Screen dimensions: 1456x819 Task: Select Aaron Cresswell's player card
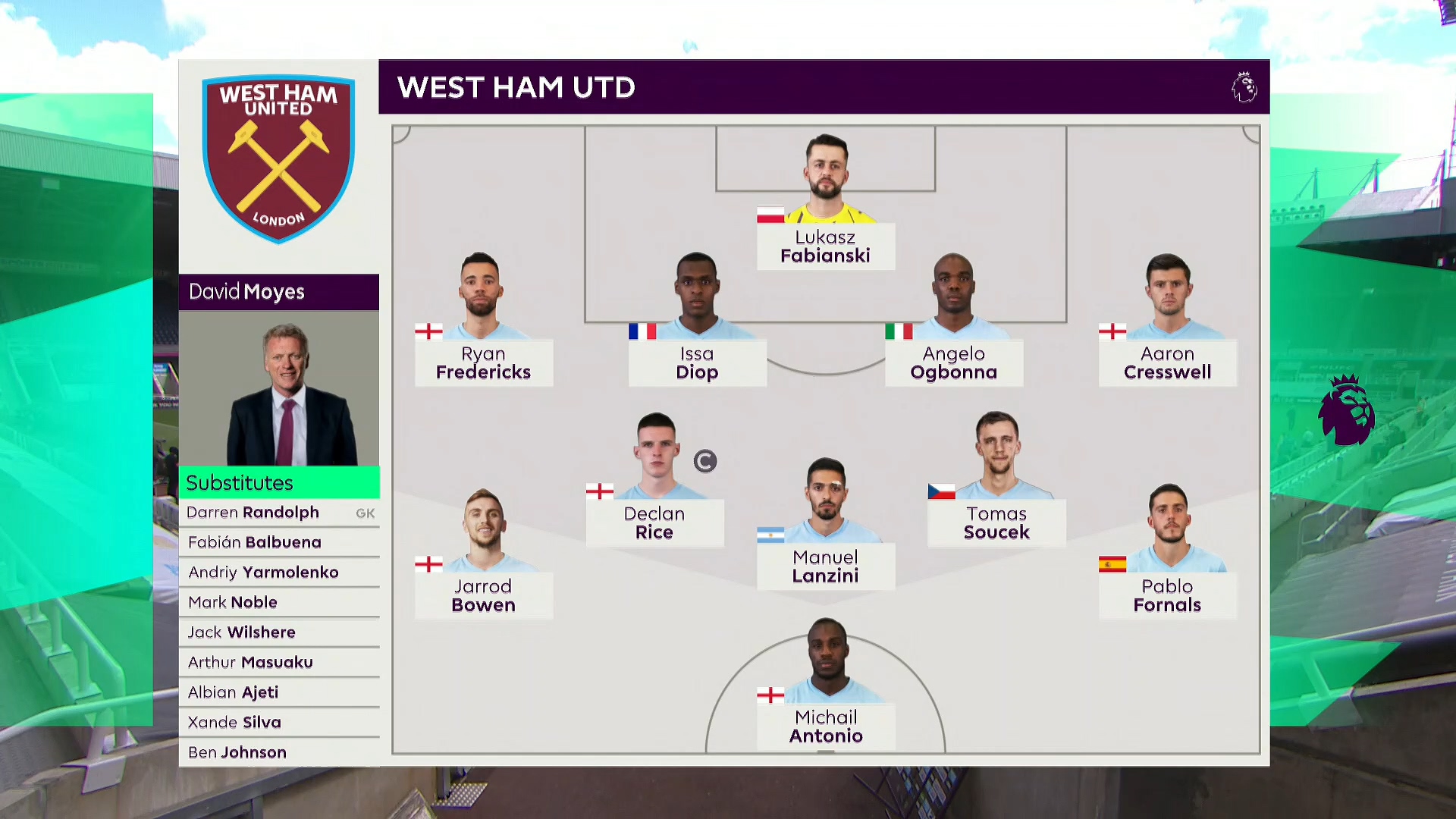click(1167, 362)
